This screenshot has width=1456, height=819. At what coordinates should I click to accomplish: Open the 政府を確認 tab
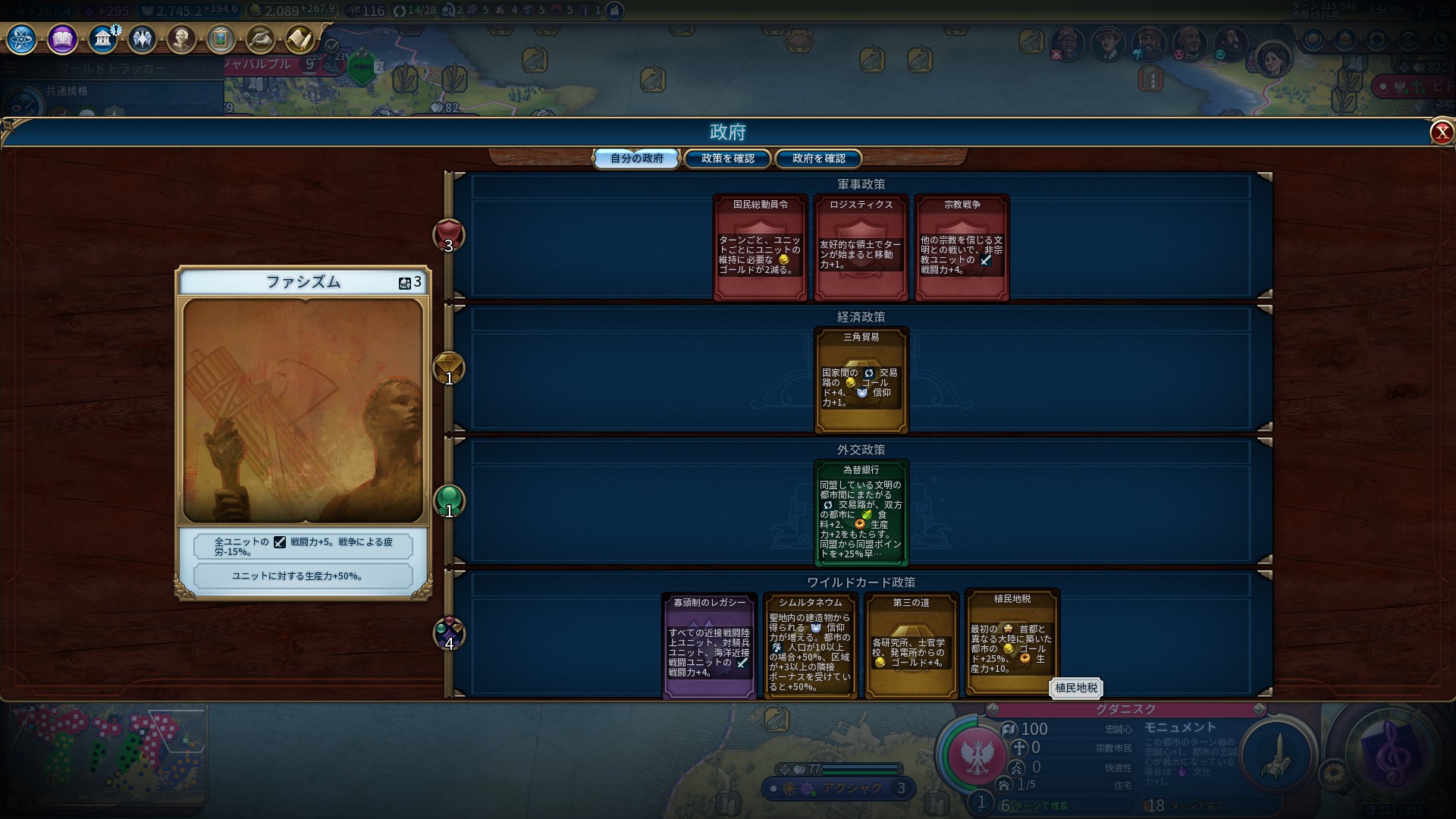point(818,158)
